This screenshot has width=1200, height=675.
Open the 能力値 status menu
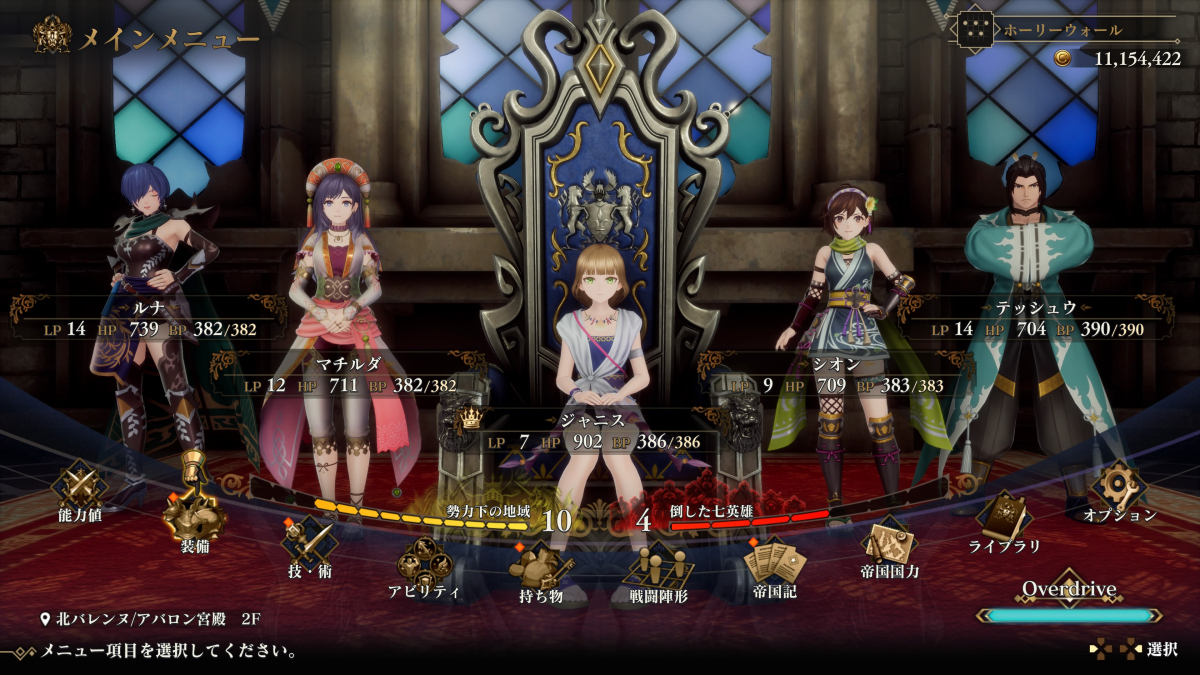click(x=79, y=487)
